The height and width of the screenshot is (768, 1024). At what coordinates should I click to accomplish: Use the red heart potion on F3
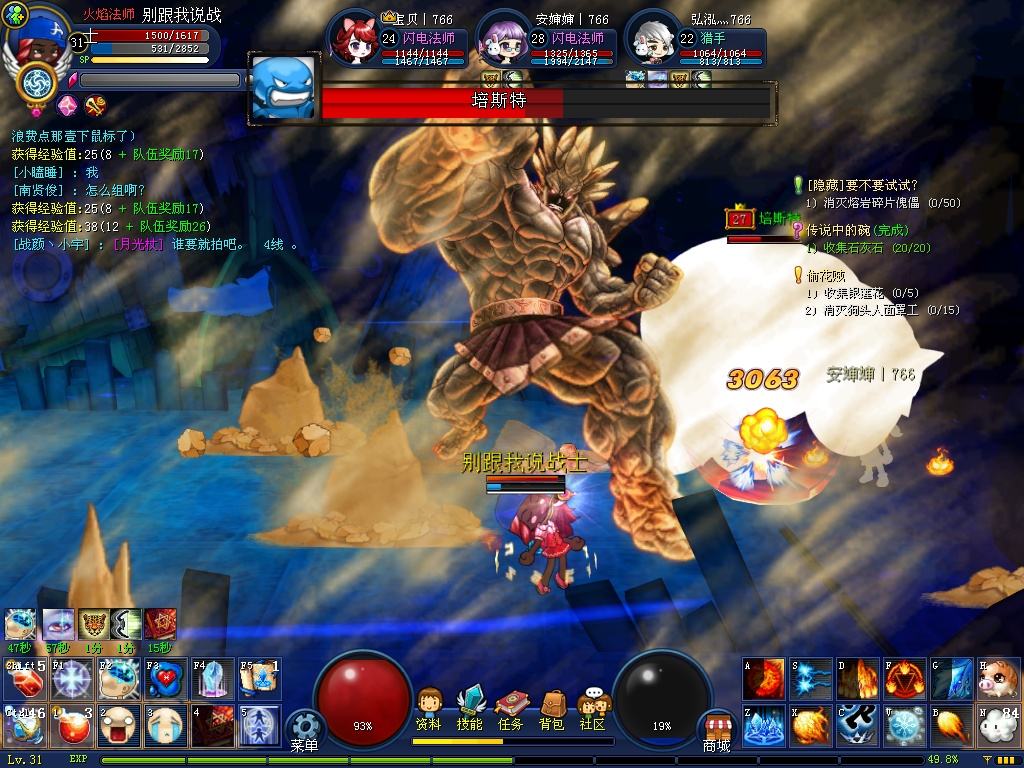click(x=165, y=679)
